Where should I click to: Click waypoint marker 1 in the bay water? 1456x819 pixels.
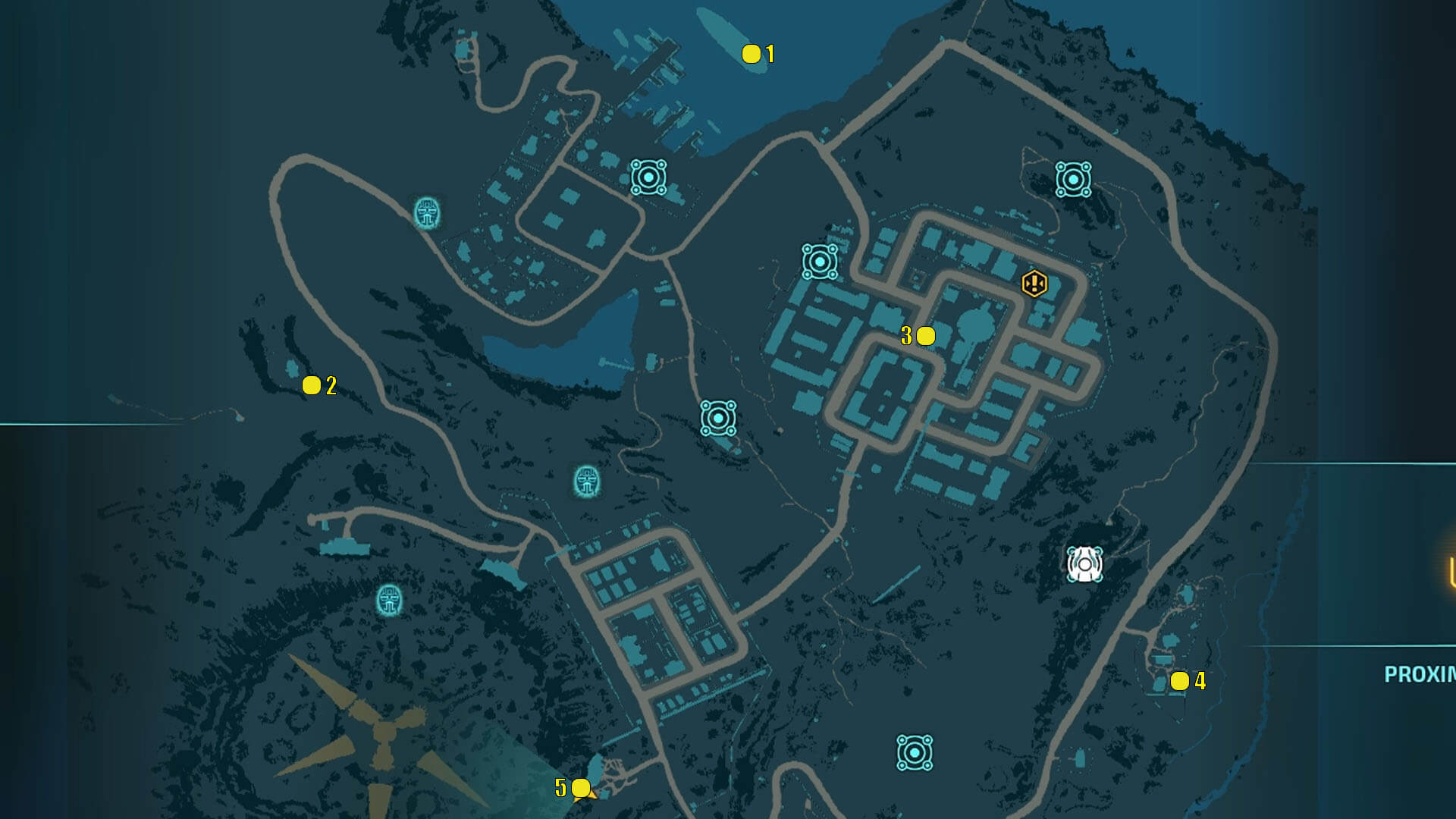[751, 53]
